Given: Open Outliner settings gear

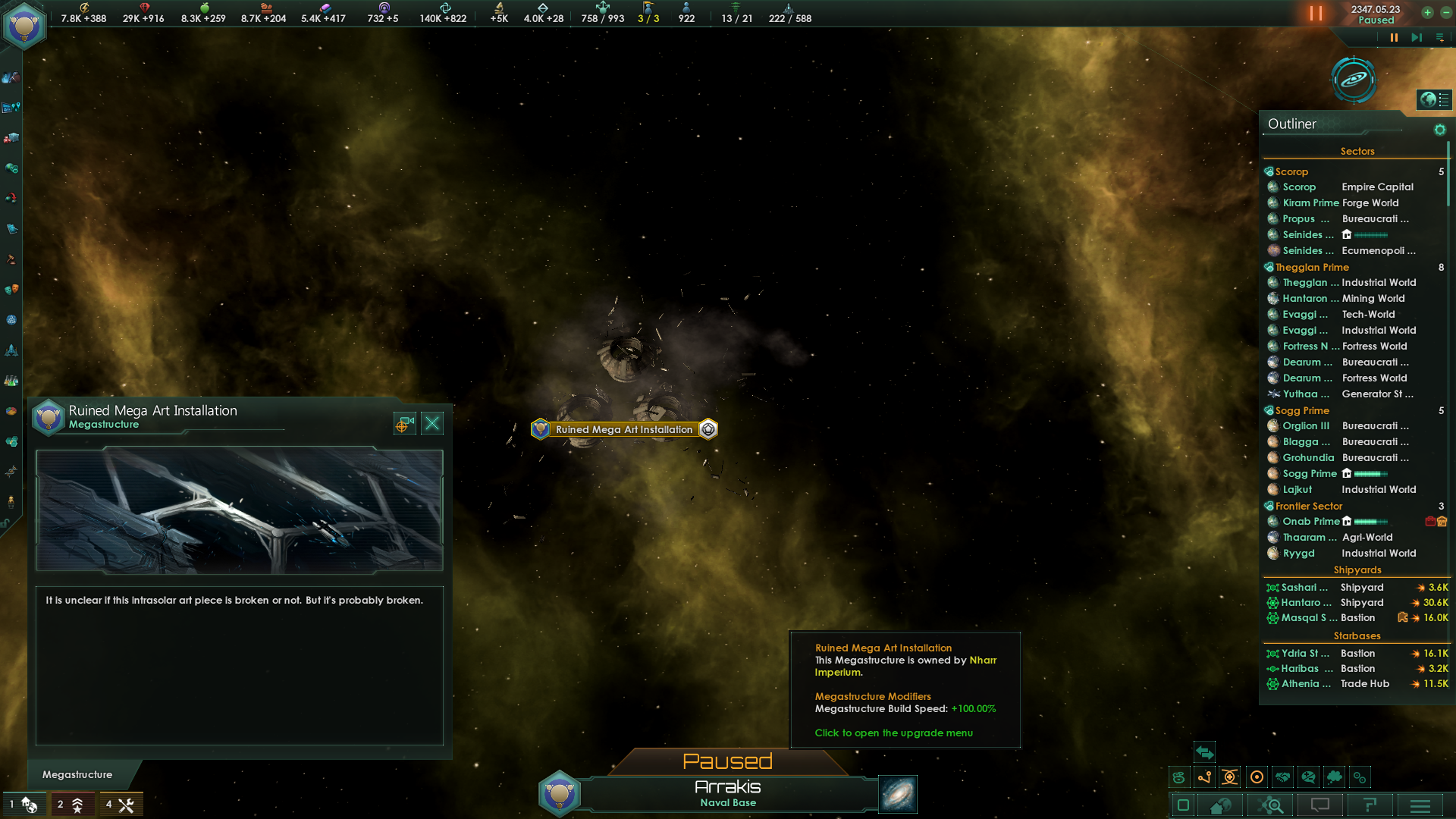Looking at the screenshot, I should pyautogui.click(x=1439, y=130).
